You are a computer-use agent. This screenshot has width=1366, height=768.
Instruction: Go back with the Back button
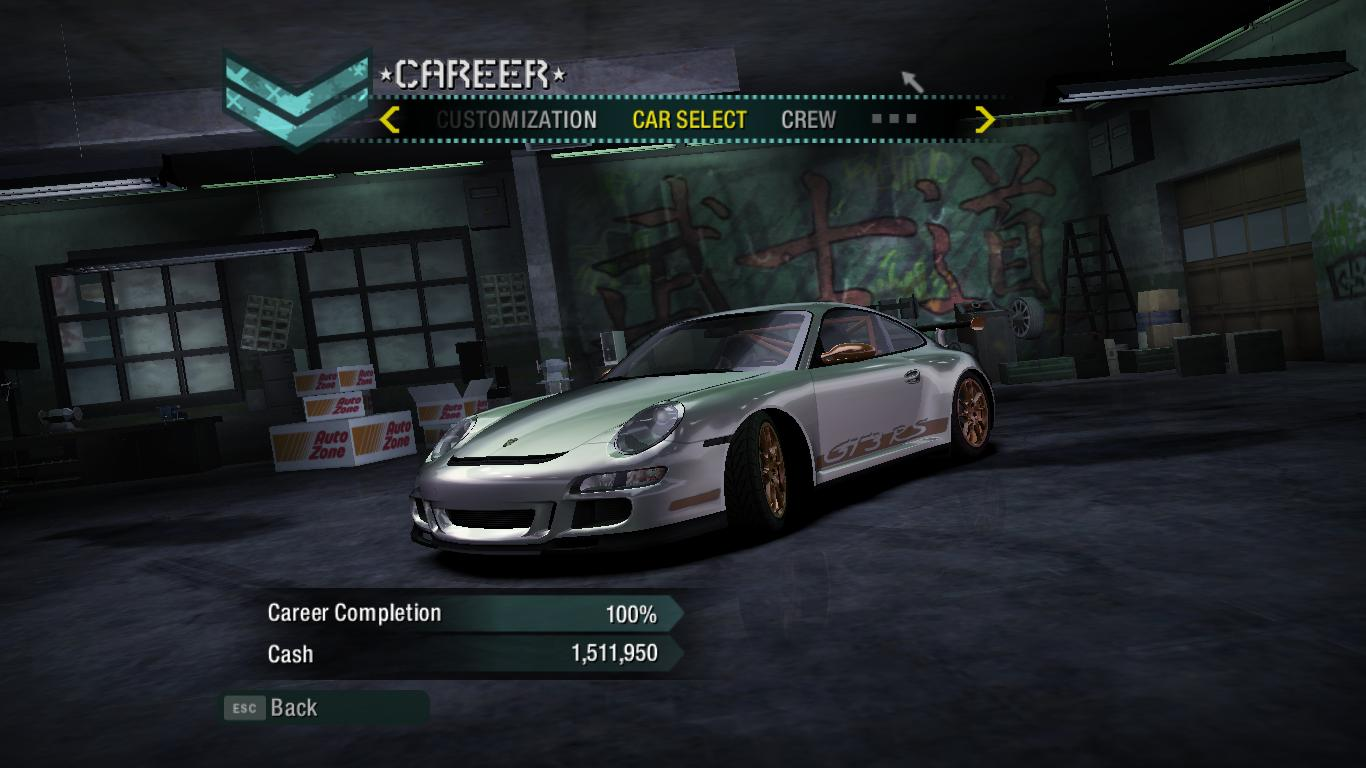tap(292, 708)
